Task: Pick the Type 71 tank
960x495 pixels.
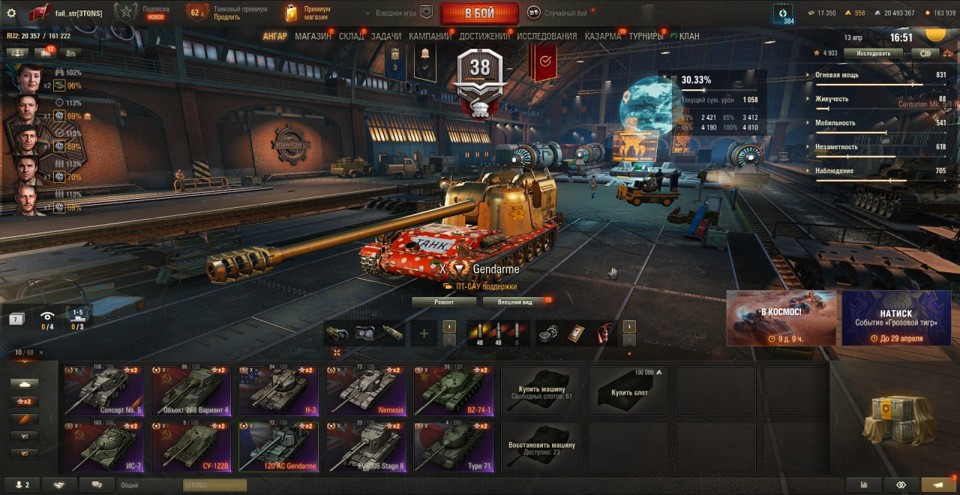Action: (453, 445)
